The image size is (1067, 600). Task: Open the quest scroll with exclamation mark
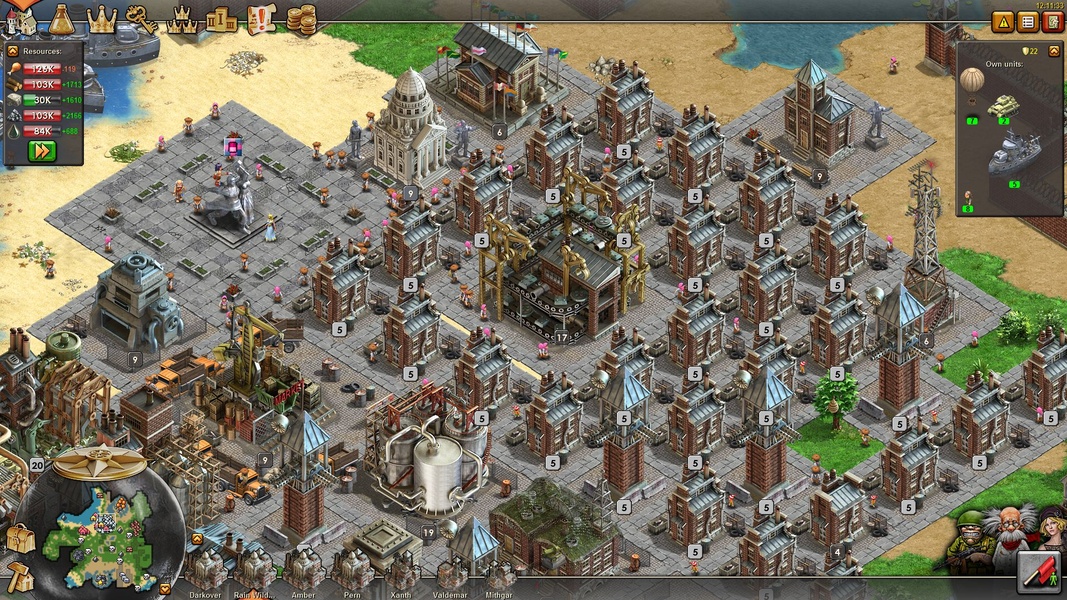point(260,18)
